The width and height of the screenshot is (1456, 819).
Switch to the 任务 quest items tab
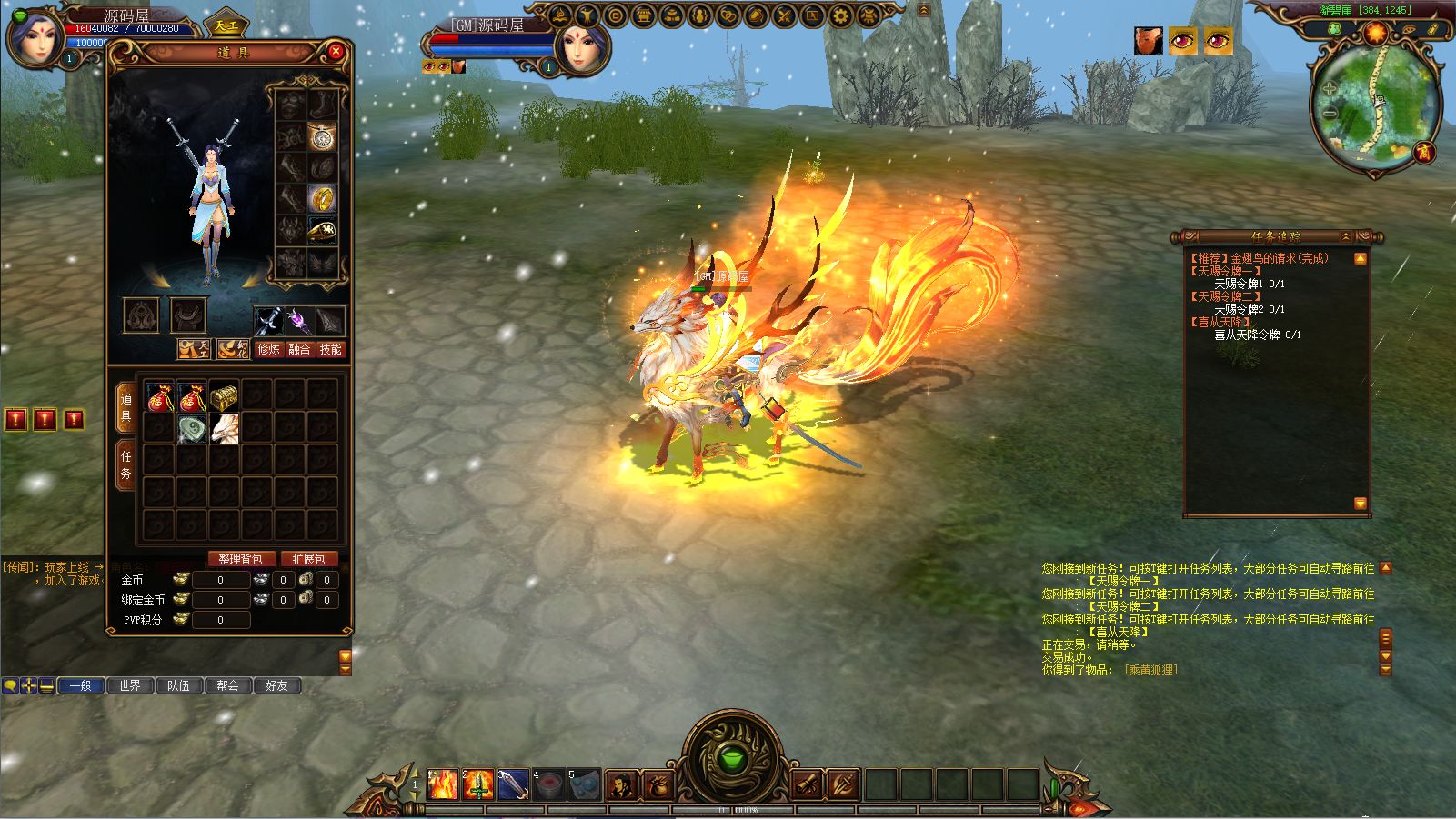pyautogui.click(x=126, y=464)
